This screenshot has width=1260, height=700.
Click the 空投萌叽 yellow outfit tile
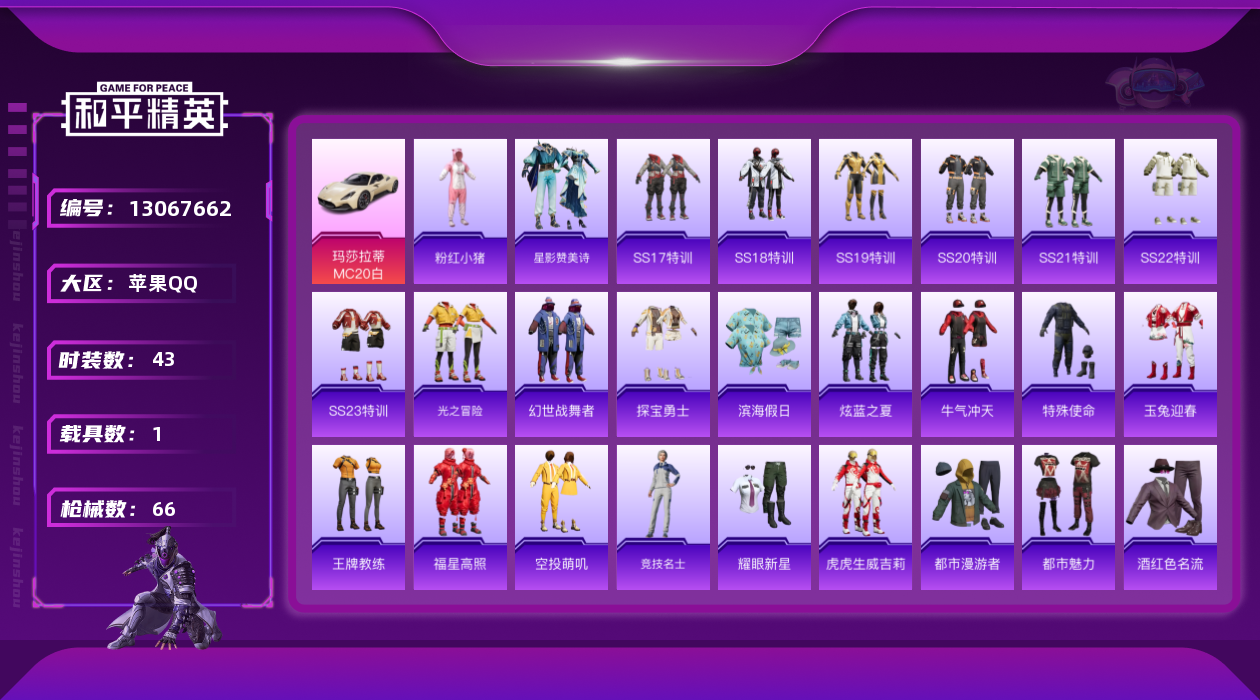561,517
